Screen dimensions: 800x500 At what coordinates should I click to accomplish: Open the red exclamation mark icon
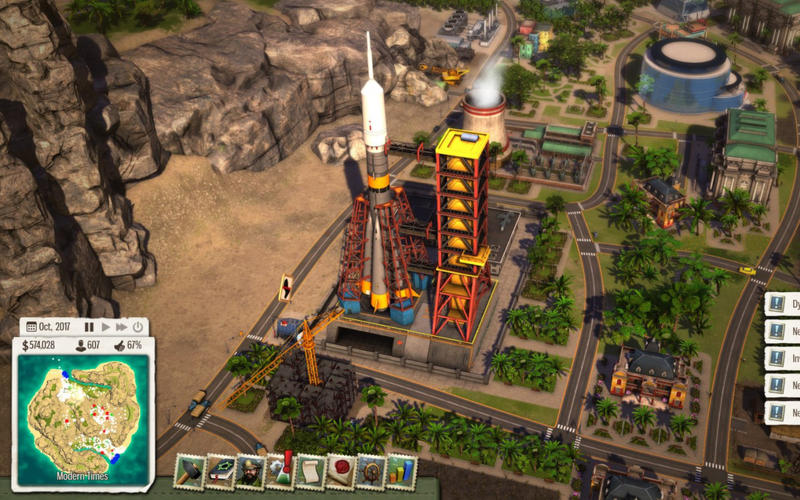281,471
